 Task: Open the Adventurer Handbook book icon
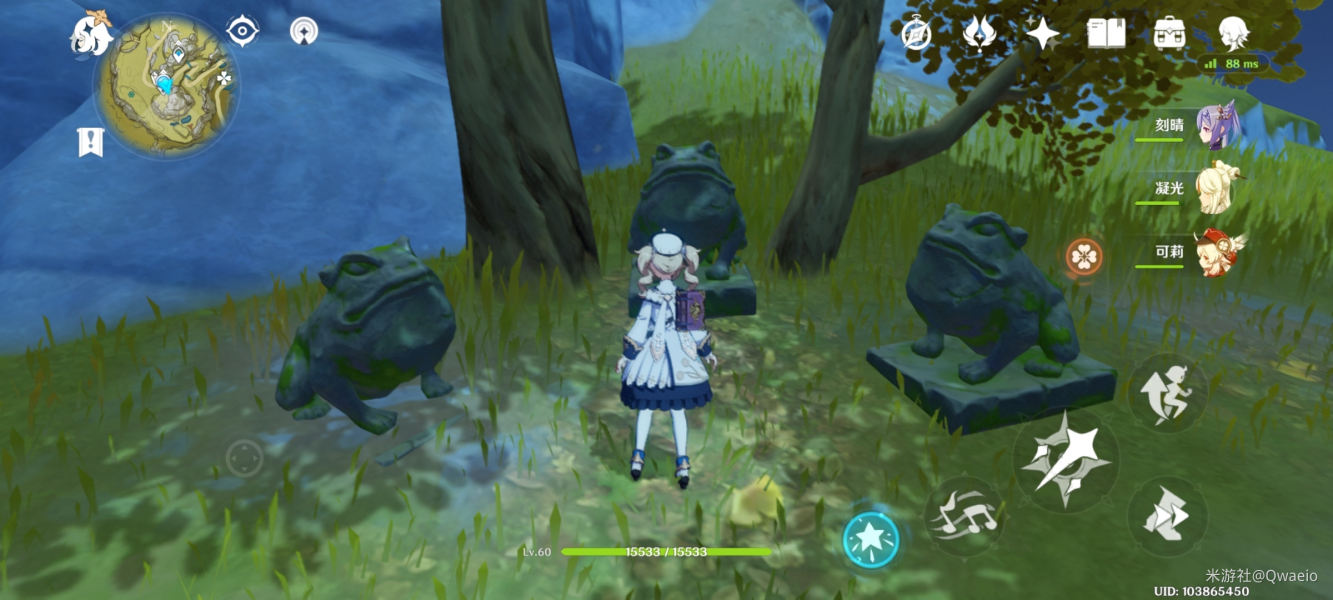[x=1106, y=33]
